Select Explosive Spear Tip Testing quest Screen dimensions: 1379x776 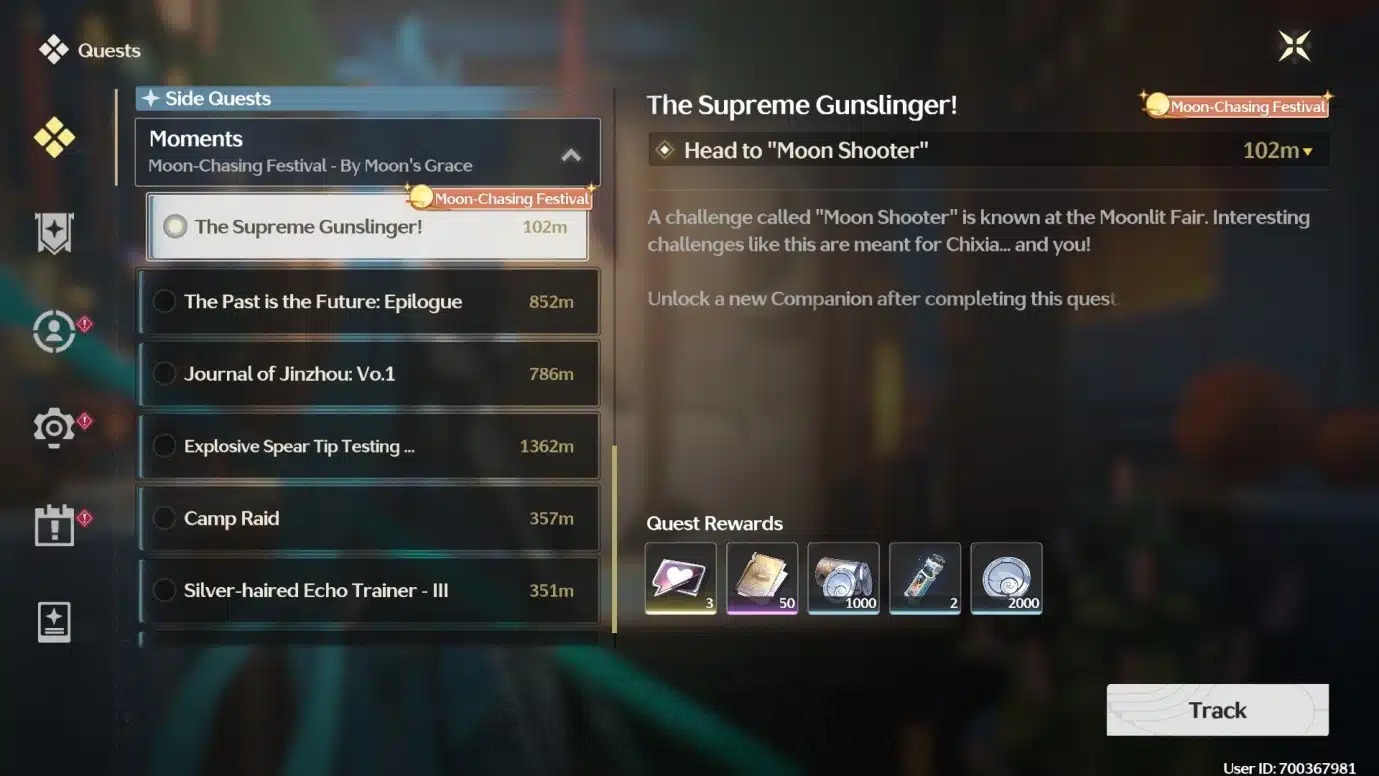tap(367, 446)
